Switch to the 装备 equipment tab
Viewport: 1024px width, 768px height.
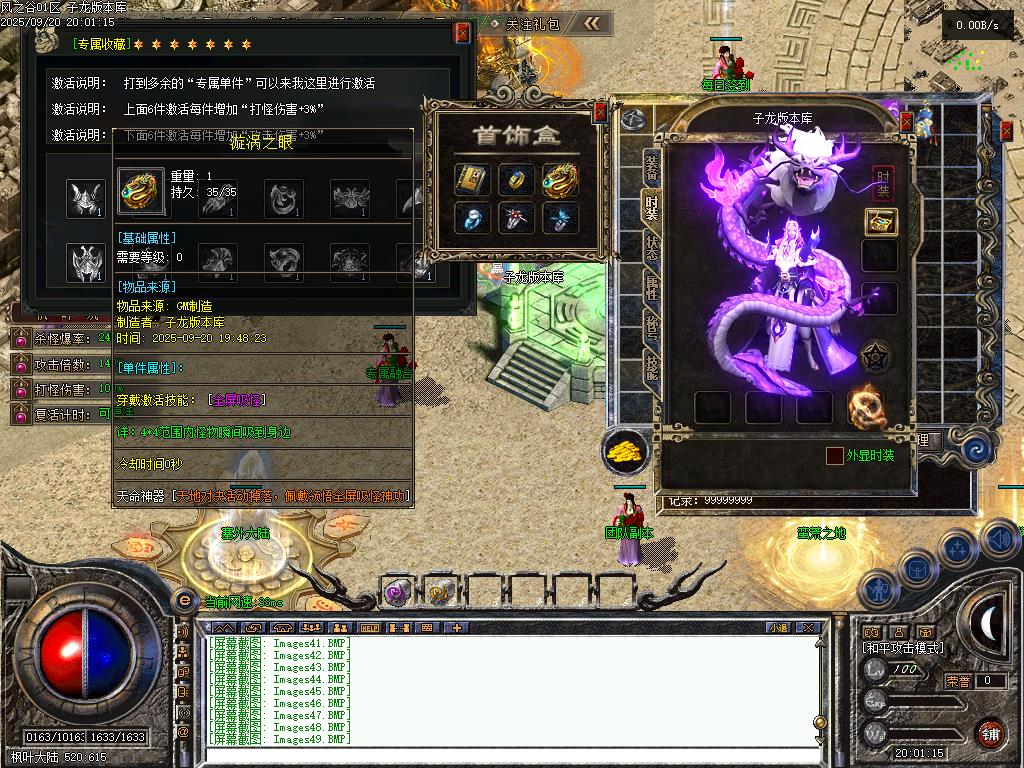tap(651, 167)
